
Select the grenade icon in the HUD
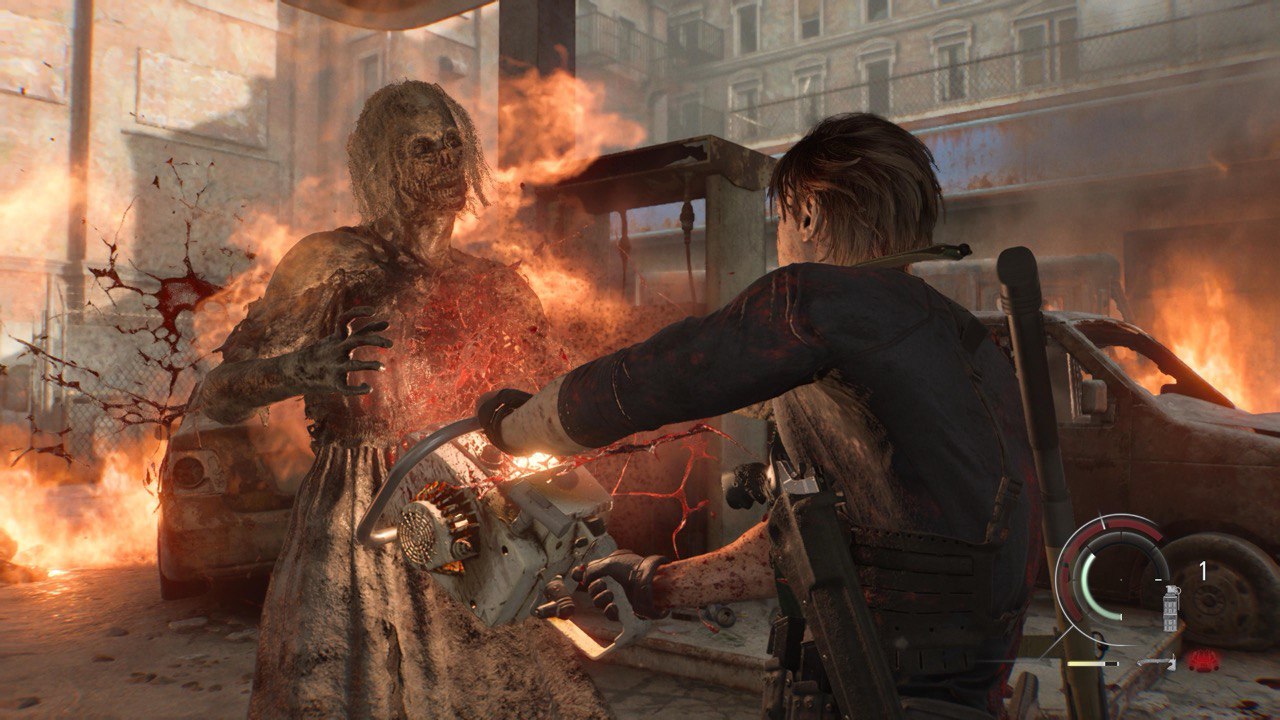1171,607
